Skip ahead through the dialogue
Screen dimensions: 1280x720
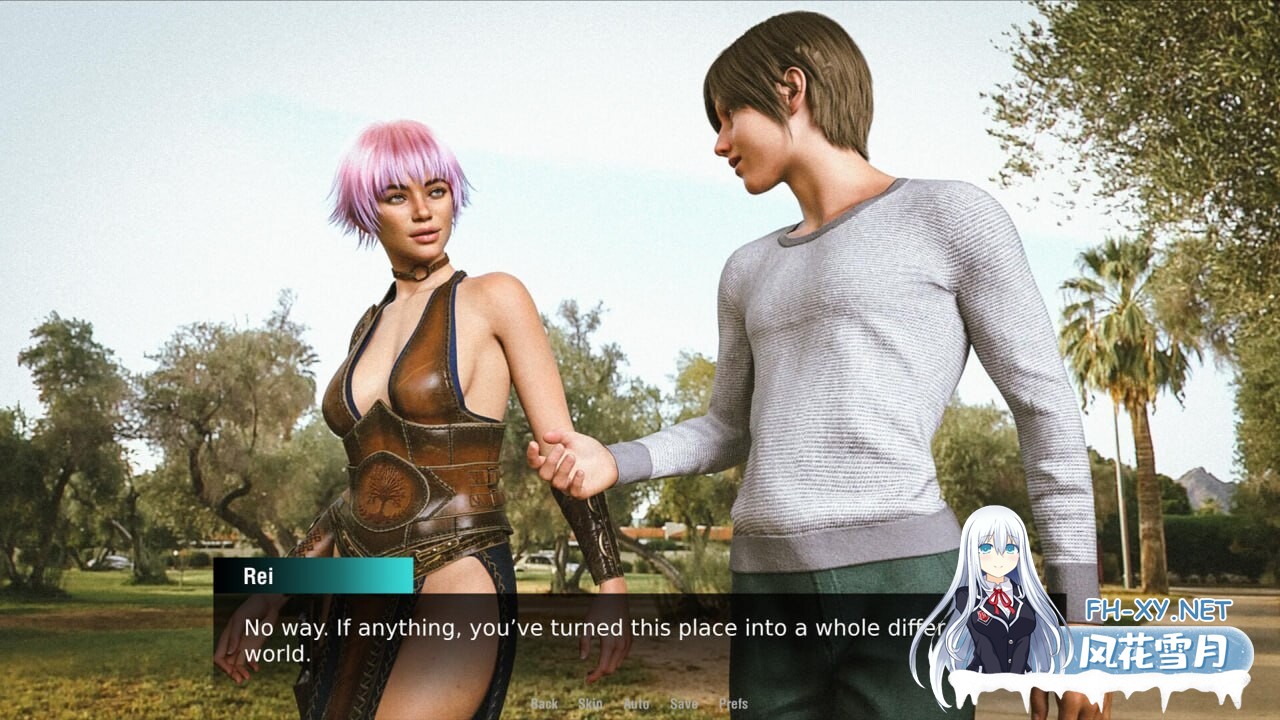coord(590,704)
